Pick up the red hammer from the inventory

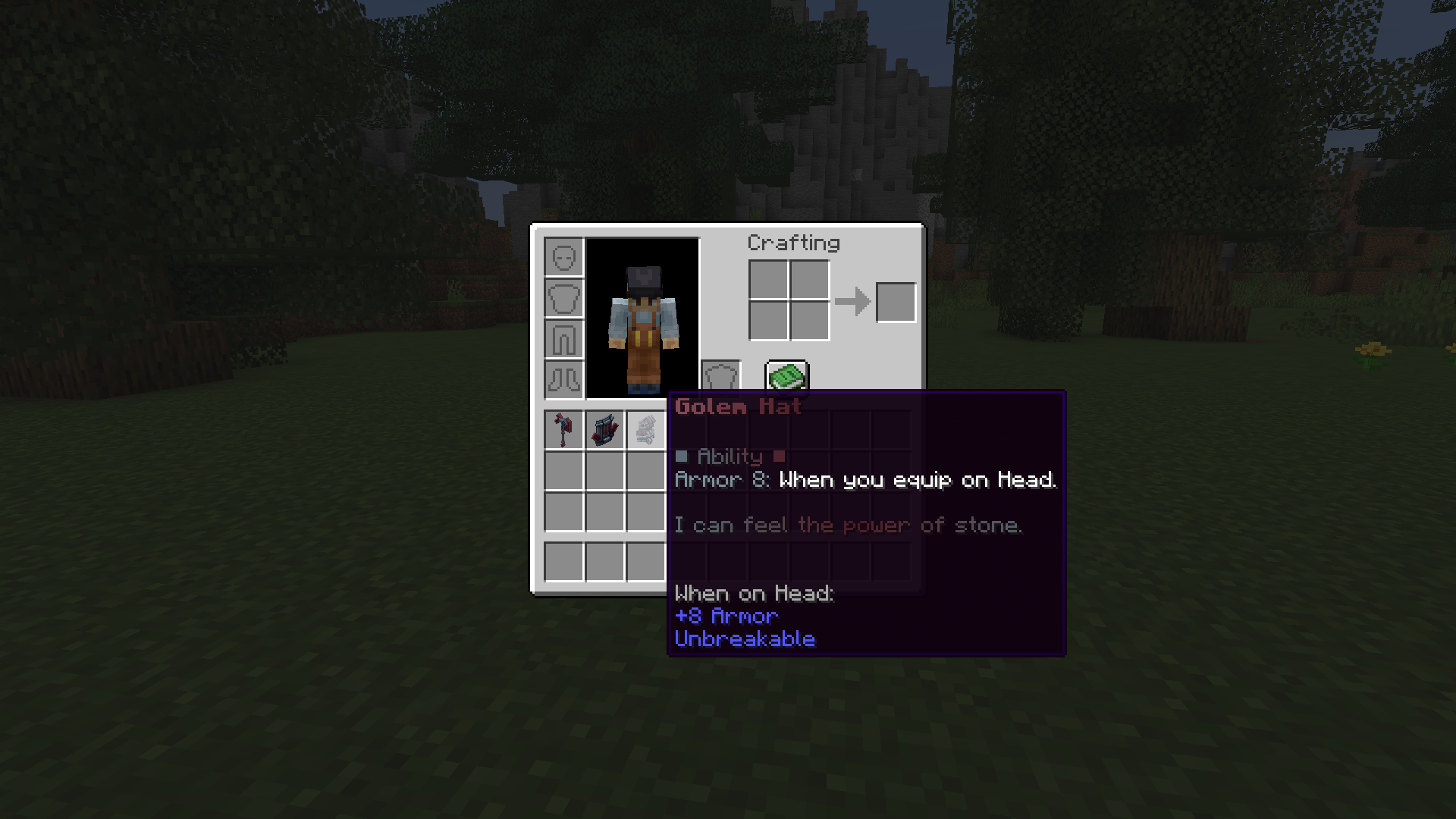tap(564, 429)
